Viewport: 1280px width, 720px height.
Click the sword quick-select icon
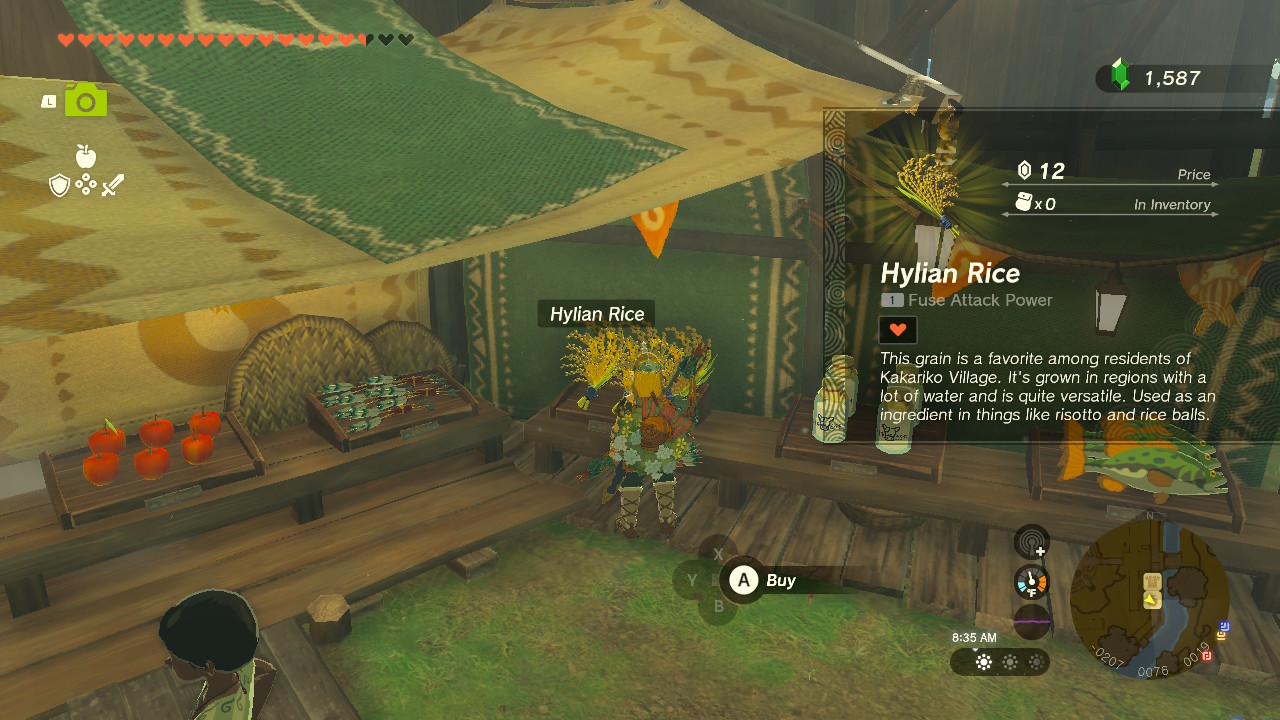point(112,185)
